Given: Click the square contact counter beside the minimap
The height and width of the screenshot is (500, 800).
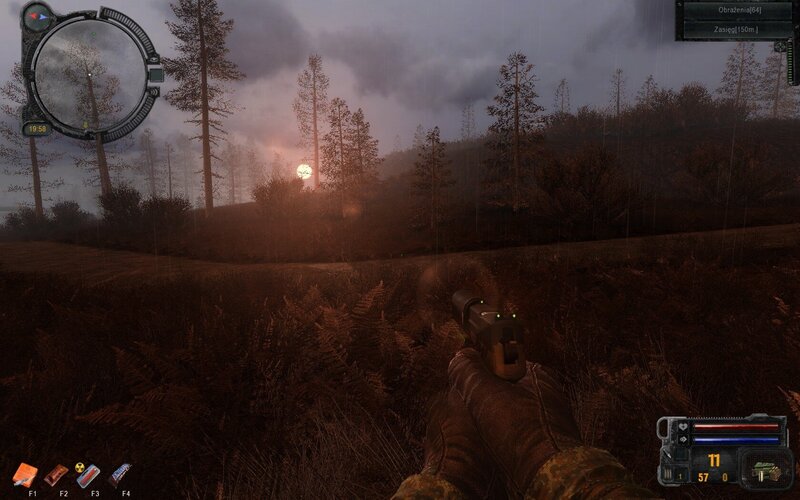Looking at the screenshot, I should click(155, 73).
